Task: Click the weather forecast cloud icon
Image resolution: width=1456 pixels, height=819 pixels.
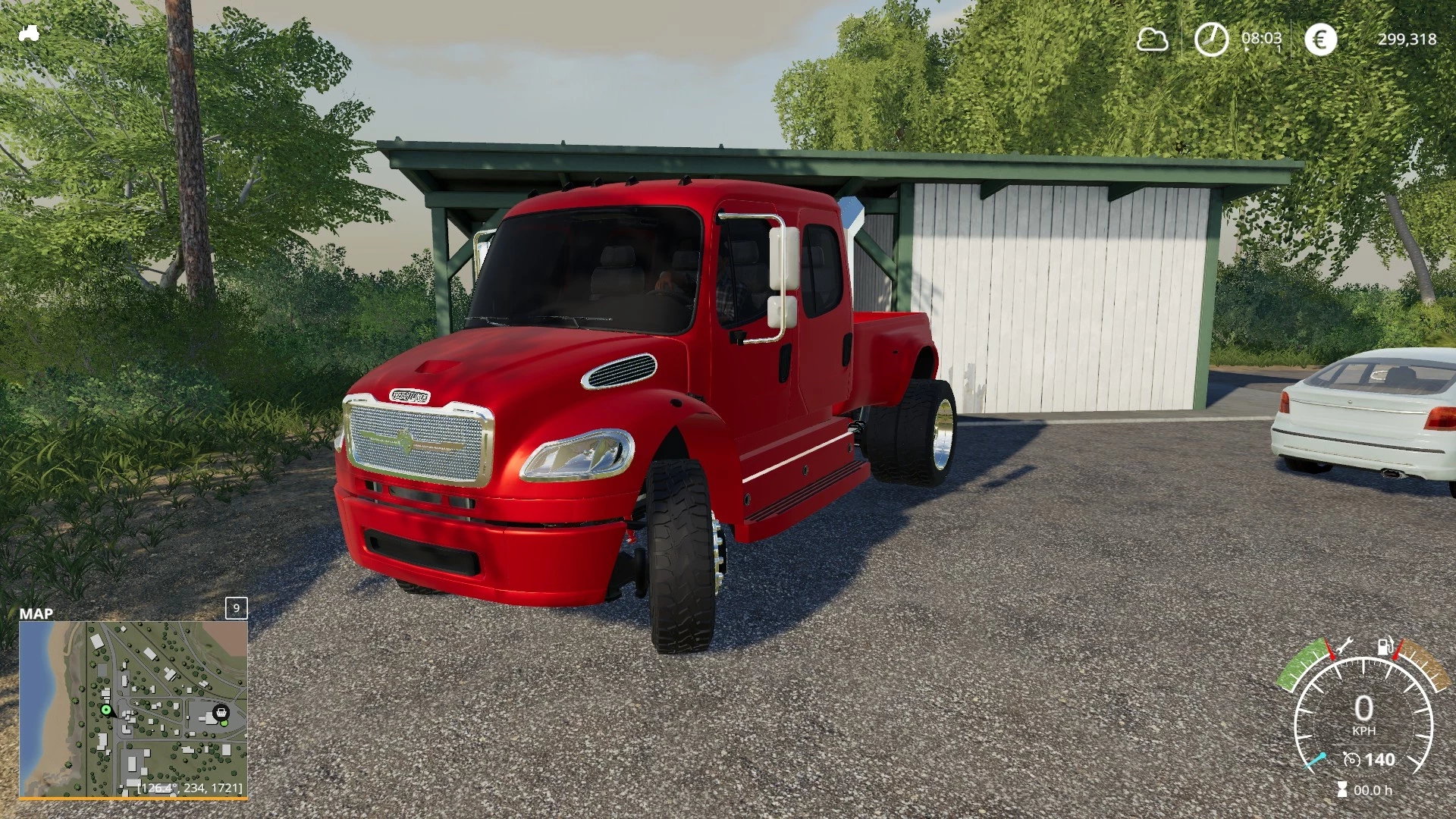Action: tap(1152, 39)
